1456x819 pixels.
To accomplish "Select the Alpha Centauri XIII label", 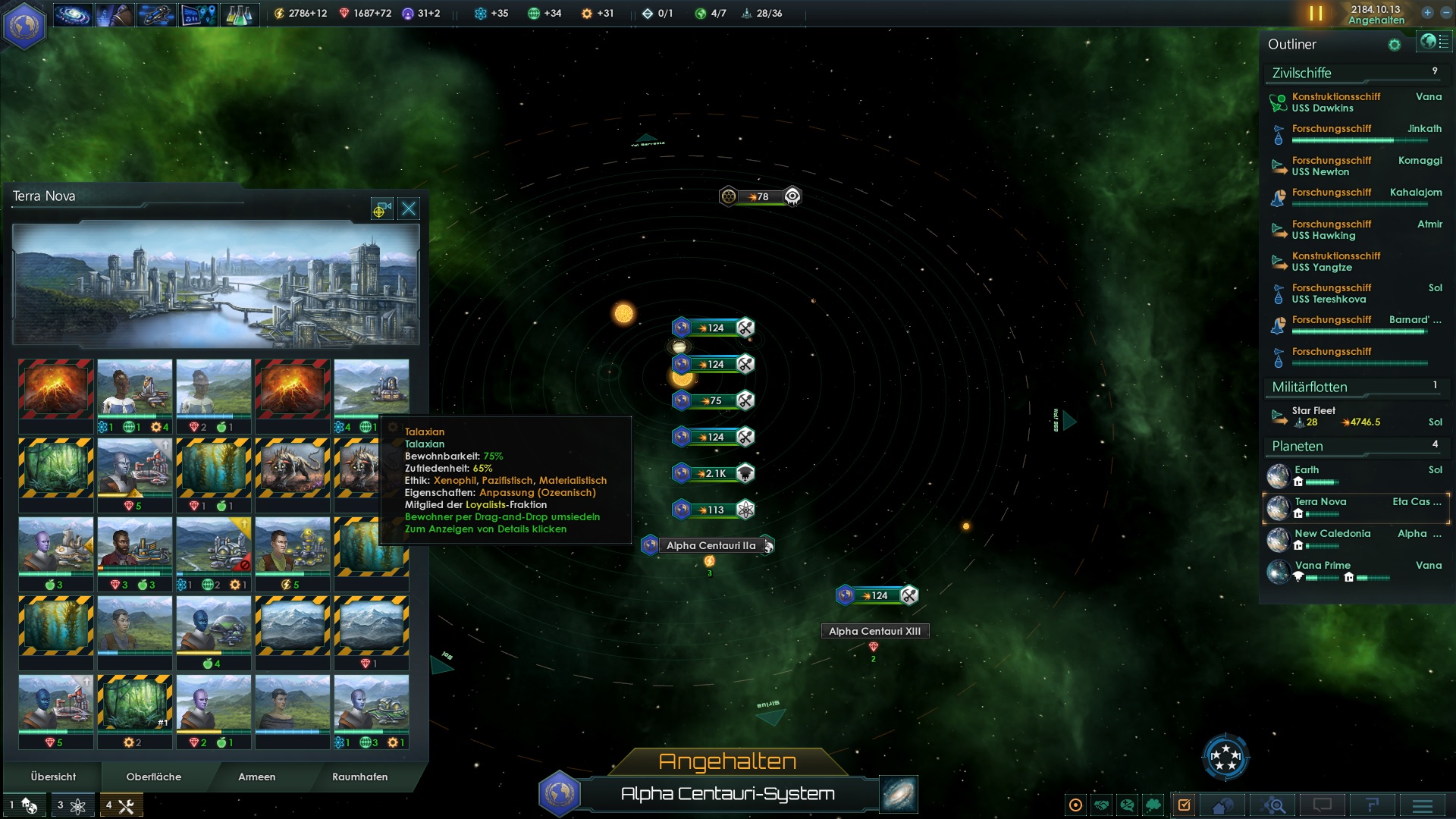I will [874, 632].
